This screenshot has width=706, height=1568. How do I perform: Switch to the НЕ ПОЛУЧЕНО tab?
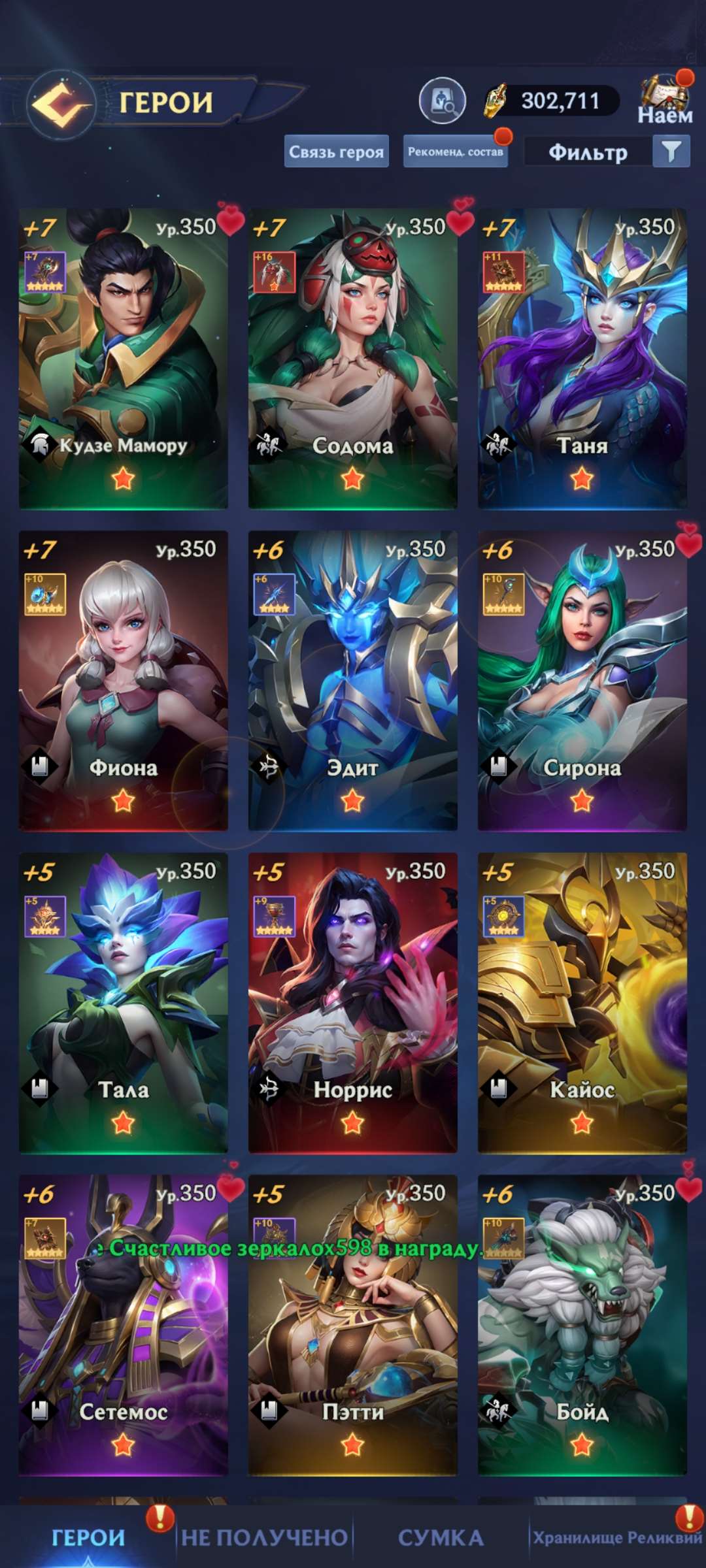click(264, 1537)
